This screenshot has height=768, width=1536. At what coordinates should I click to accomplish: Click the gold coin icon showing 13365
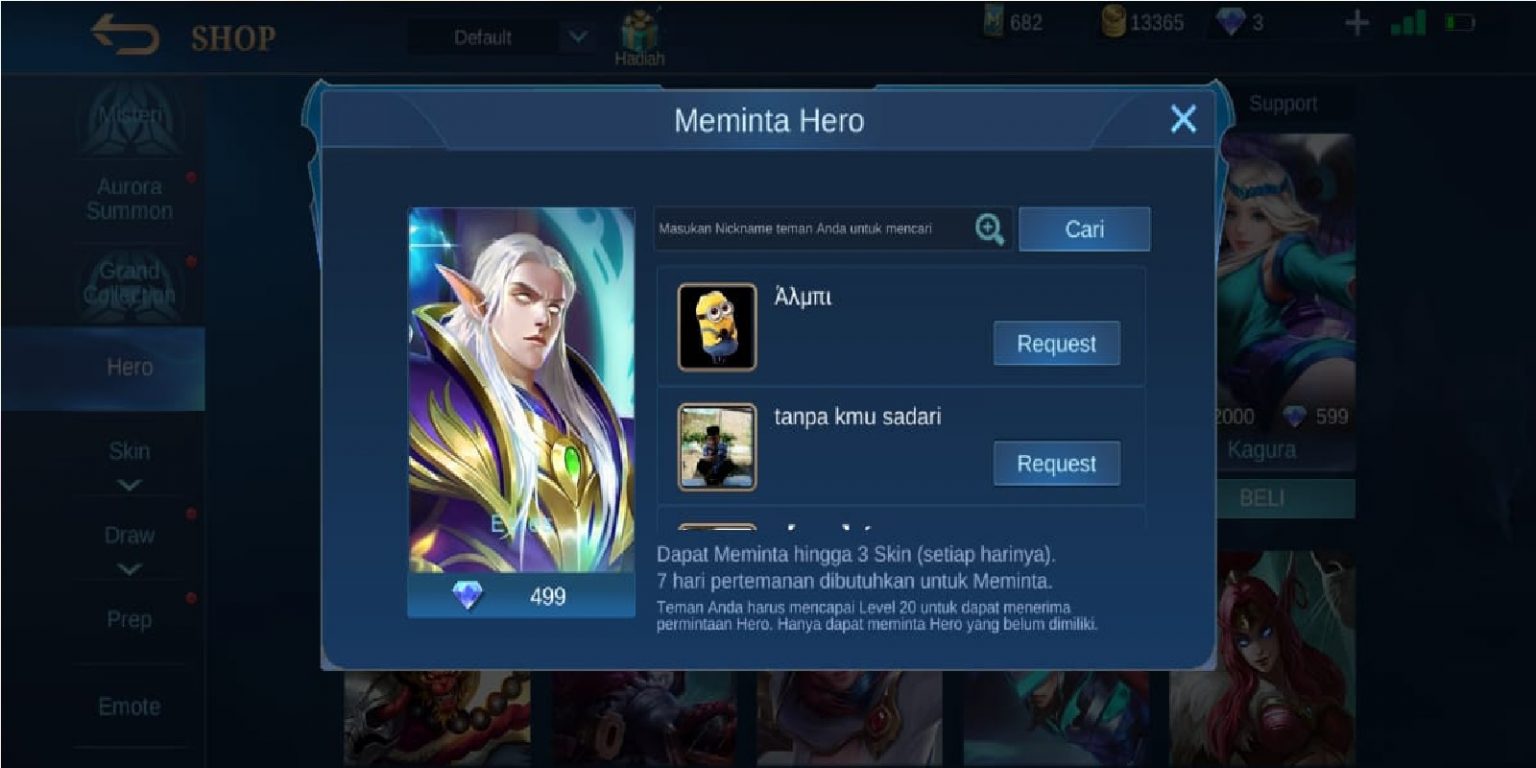point(1112,21)
